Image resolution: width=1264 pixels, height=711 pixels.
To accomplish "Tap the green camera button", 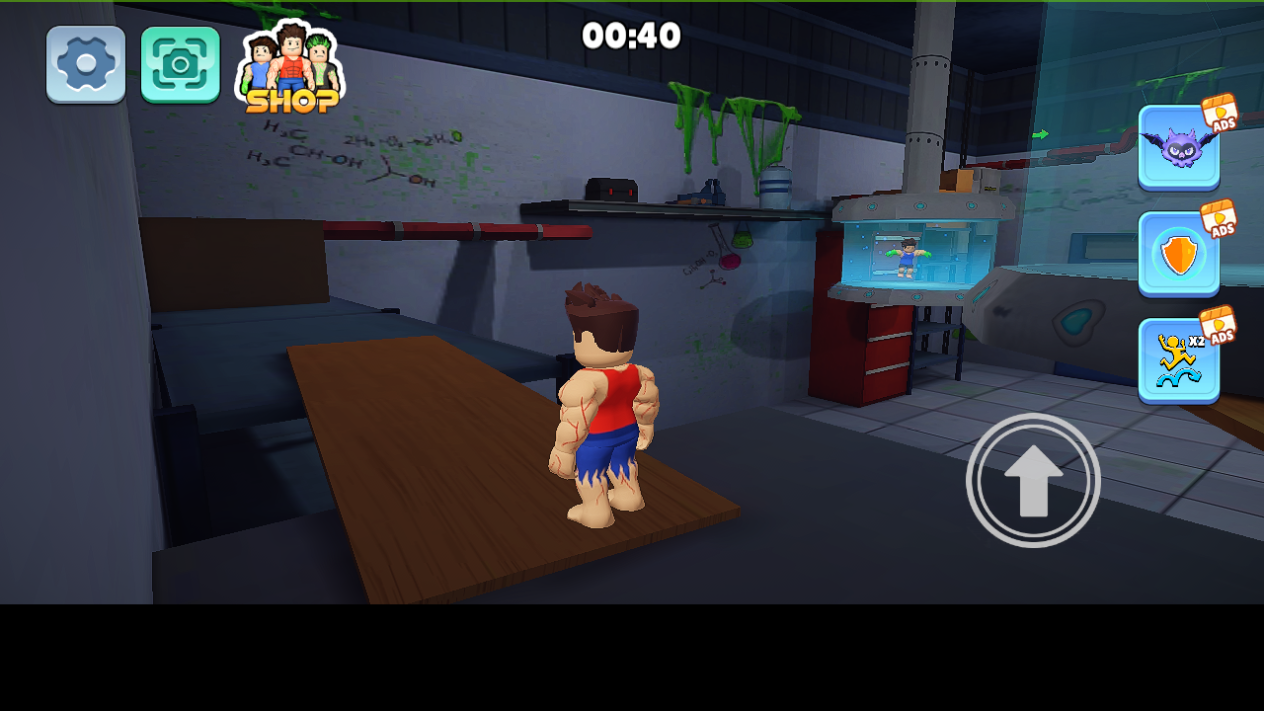I will click(180, 64).
